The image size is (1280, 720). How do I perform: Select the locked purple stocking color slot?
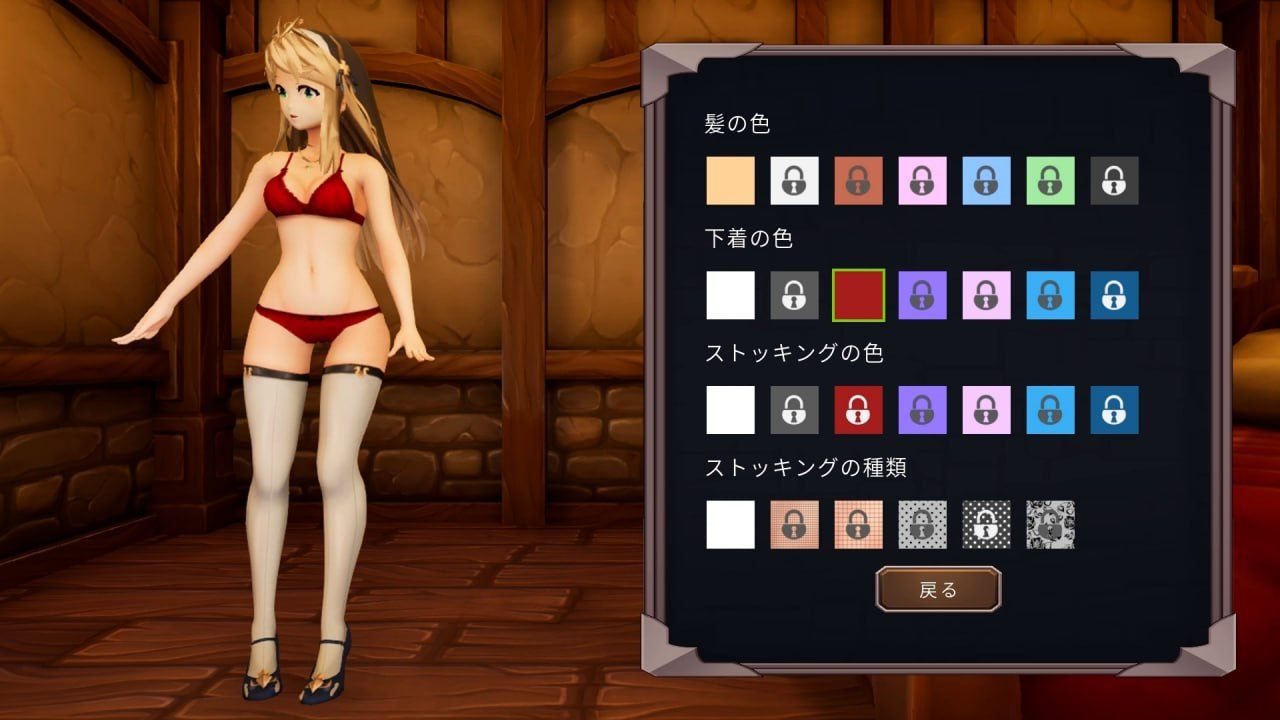[x=922, y=410]
